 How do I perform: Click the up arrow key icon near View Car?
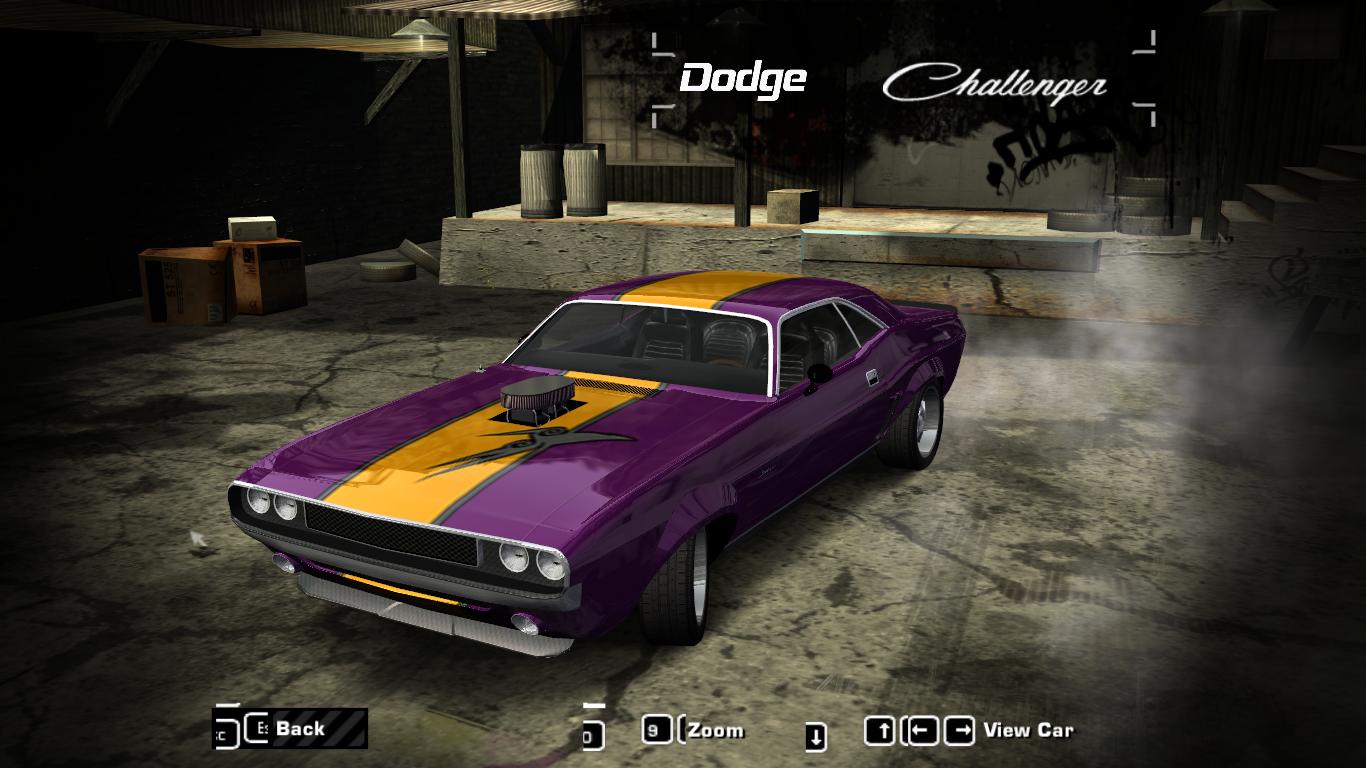point(880,728)
